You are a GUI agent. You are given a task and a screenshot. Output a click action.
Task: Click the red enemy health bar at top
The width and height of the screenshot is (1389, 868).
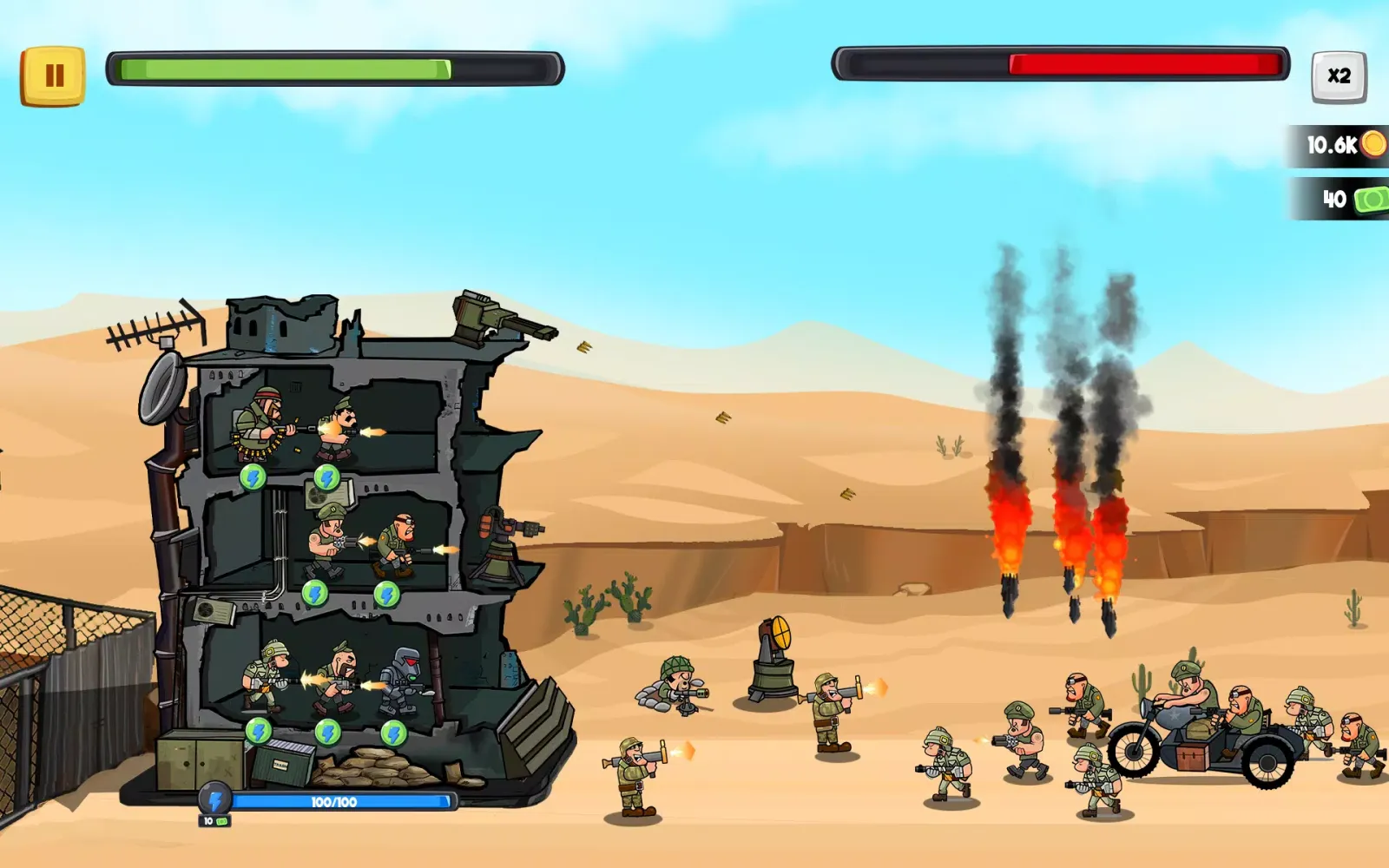coord(1059,62)
